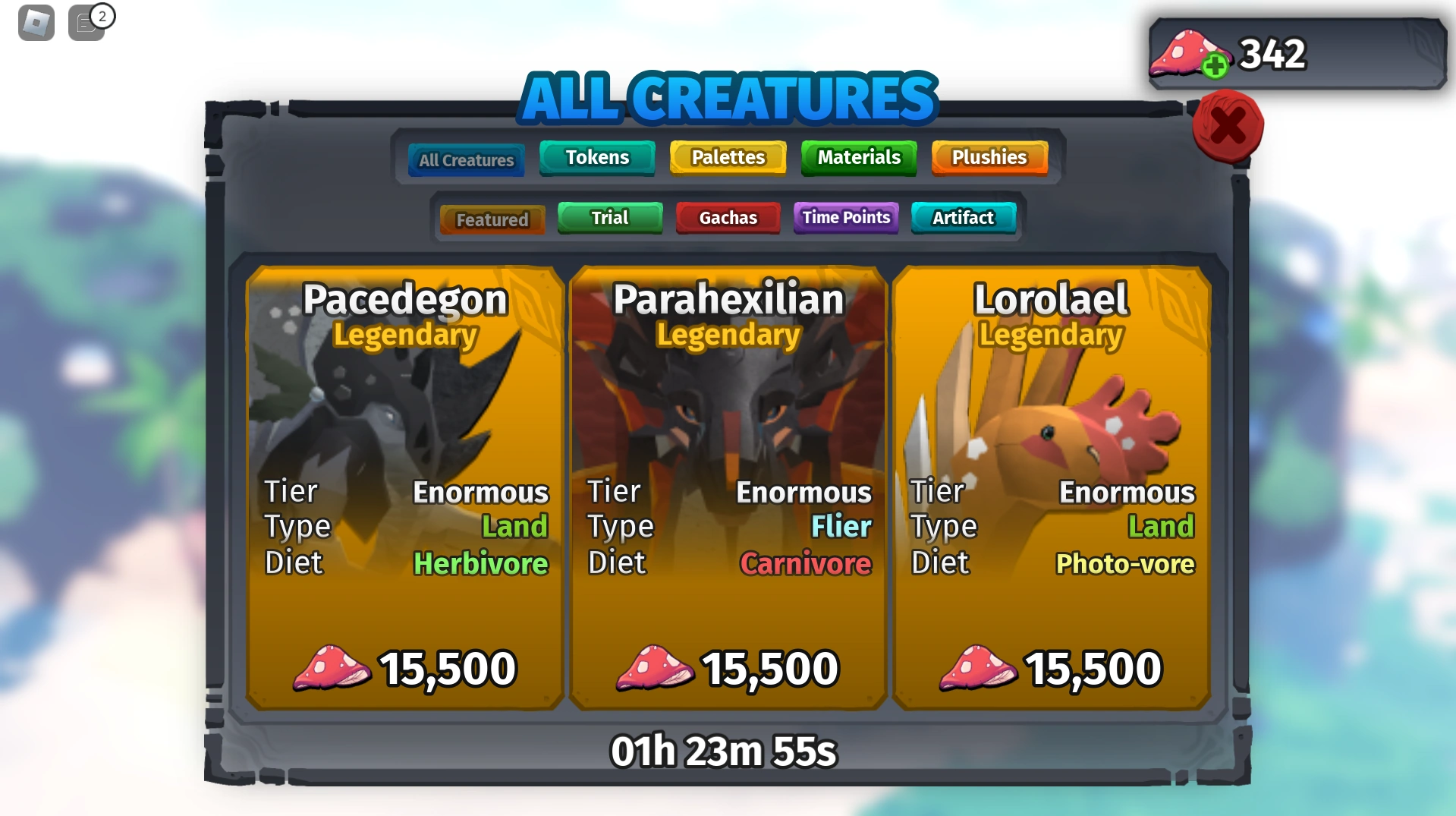The height and width of the screenshot is (816, 1456).
Task: Open the chat icon with 2 notifications
Action: pos(86,24)
